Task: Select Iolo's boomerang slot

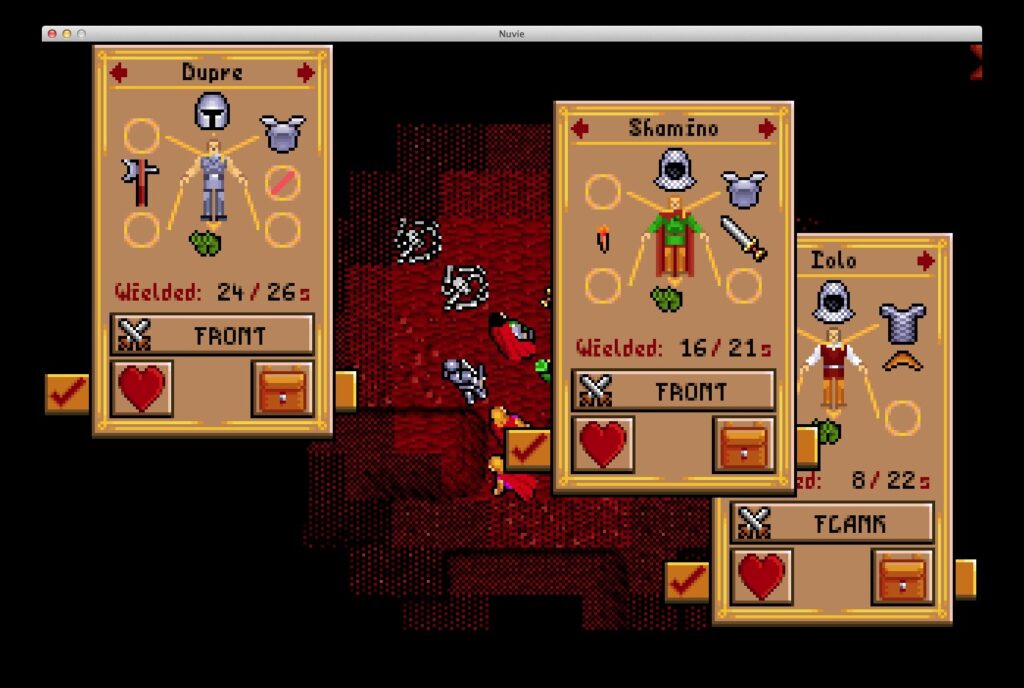Action: (902, 361)
